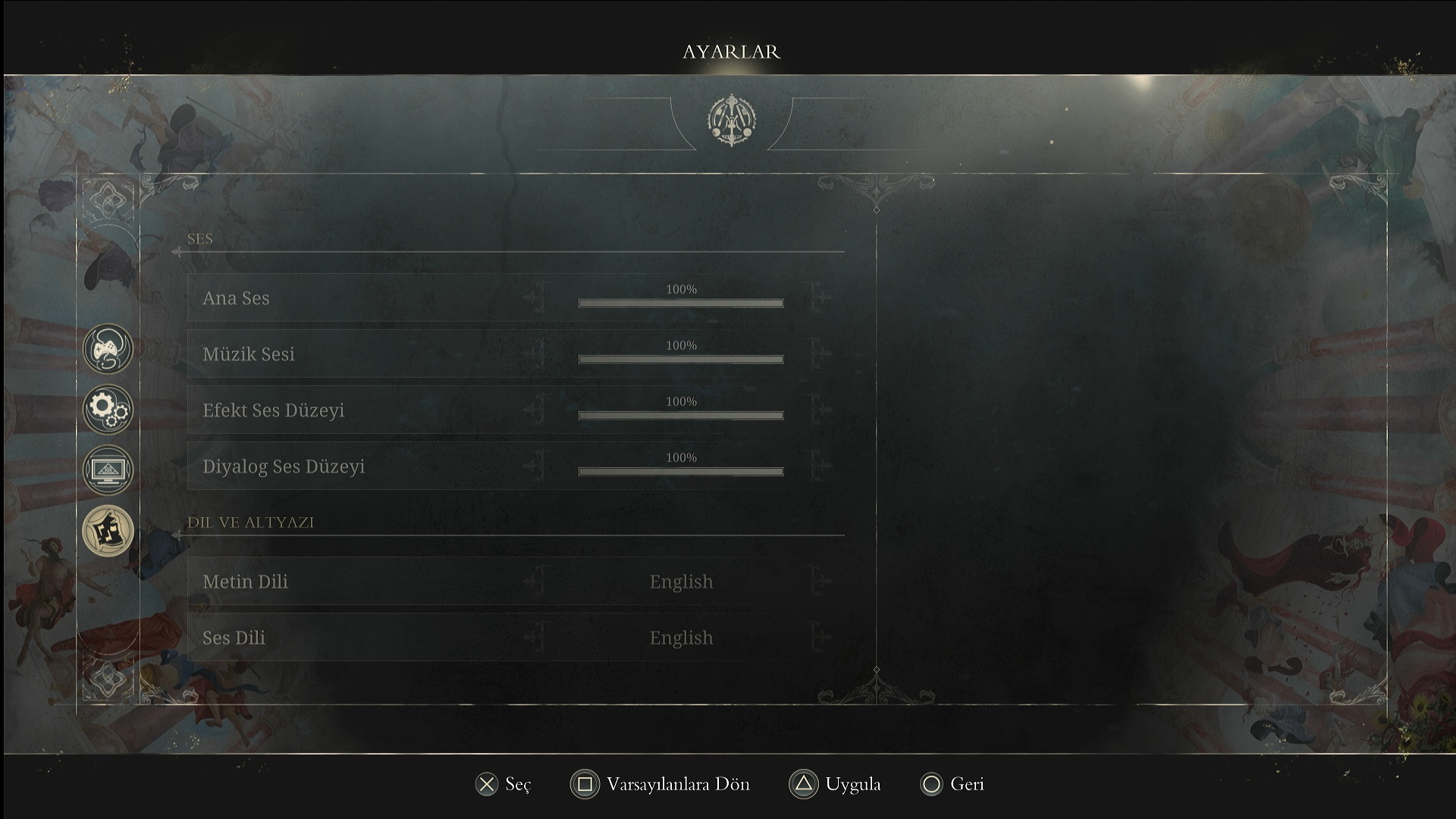Adjust the Ana Ses volume slider
Viewport: 1456px width, 819px height.
point(680,303)
